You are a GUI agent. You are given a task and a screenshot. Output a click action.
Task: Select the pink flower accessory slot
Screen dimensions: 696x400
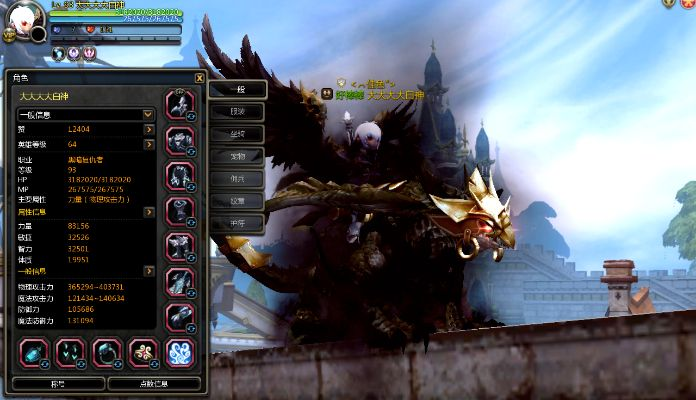pos(144,351)
